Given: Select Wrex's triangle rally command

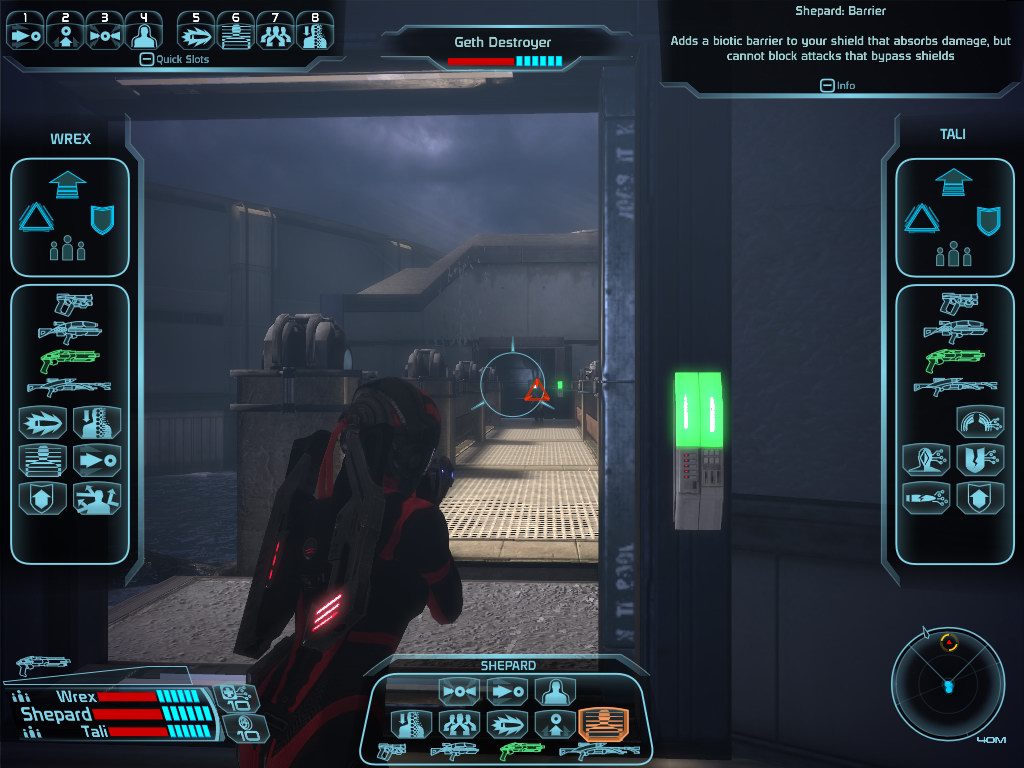Looking at the screenshot, I should tap(35, 217).
